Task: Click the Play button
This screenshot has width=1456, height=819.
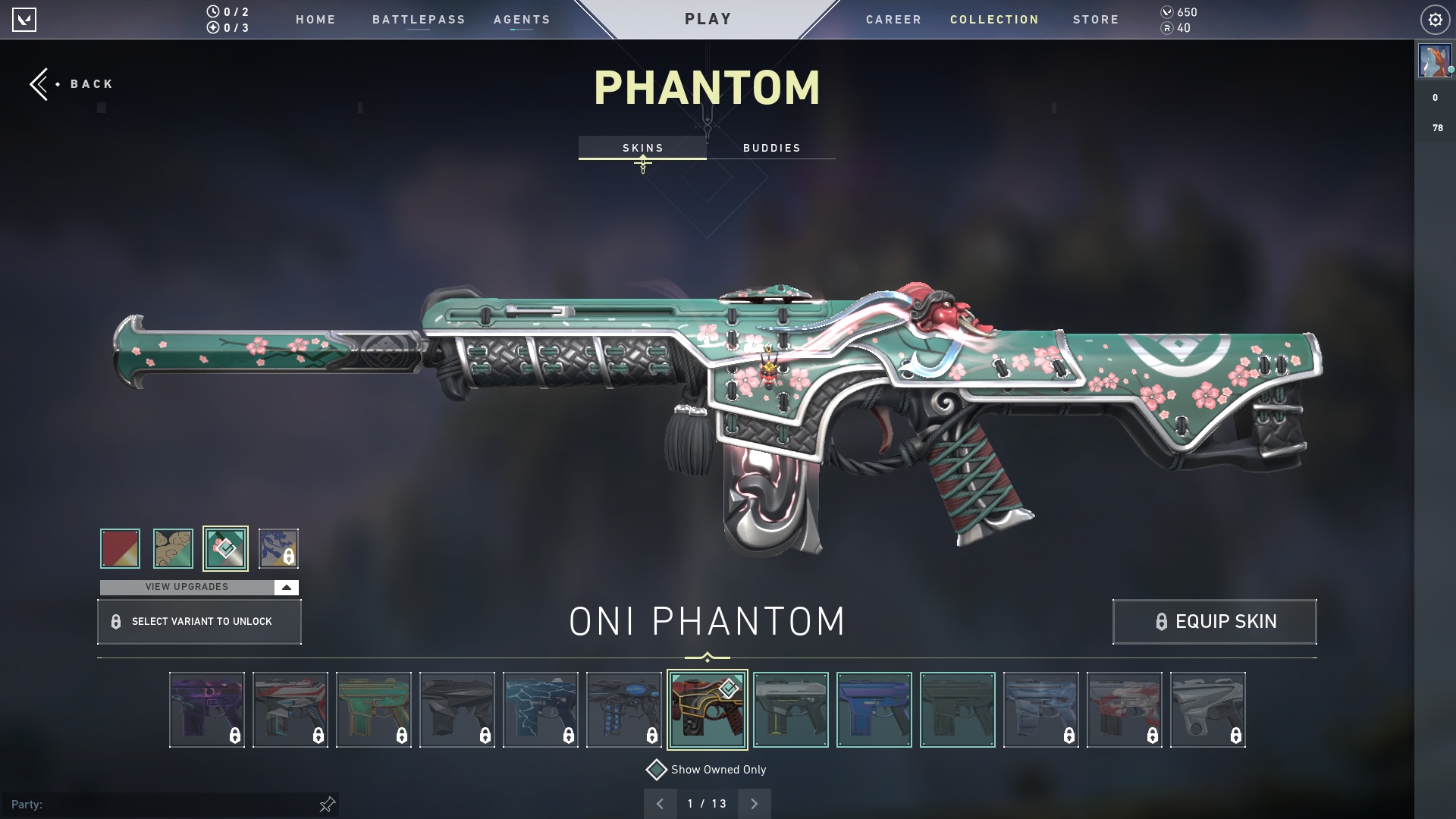Action: (708, 19)
